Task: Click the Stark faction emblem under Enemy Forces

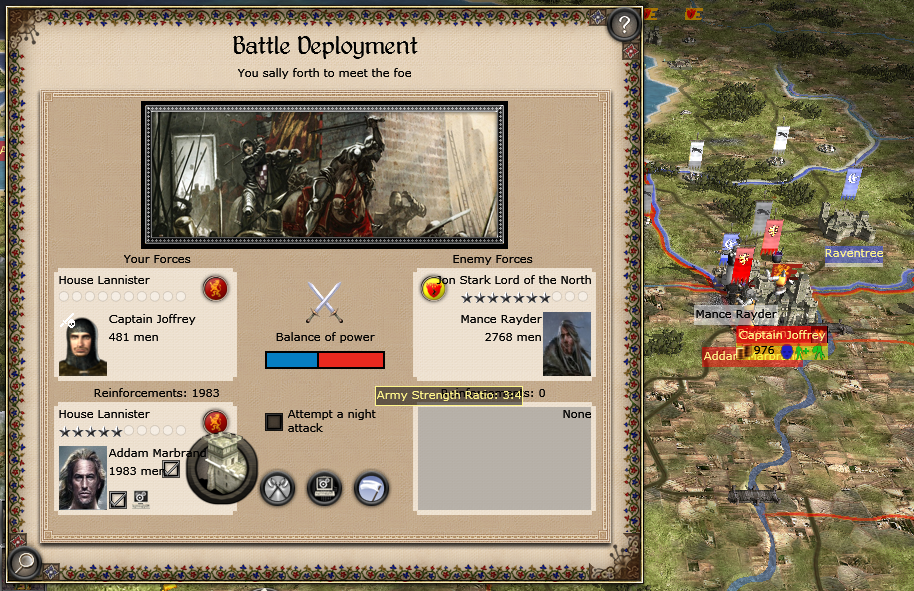Action: pos(432,289)
